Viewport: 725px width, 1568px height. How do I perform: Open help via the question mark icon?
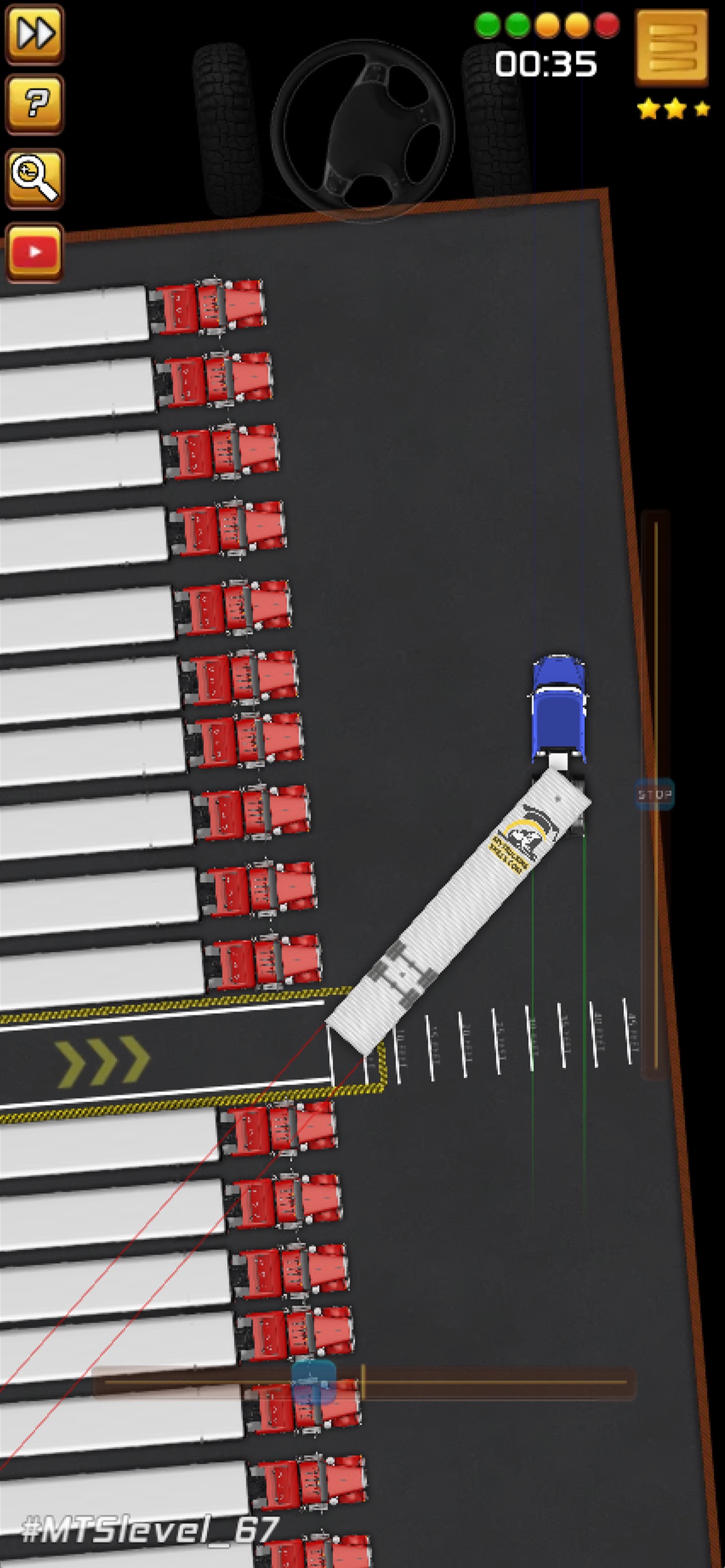(x=34, y=106)
